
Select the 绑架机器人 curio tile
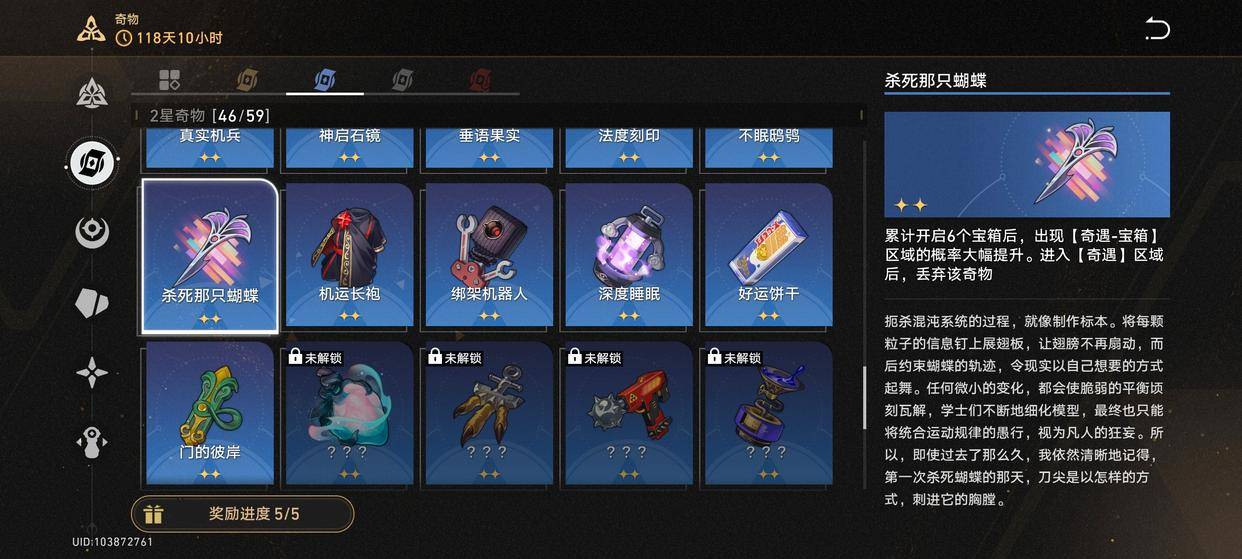pos(489,255)
